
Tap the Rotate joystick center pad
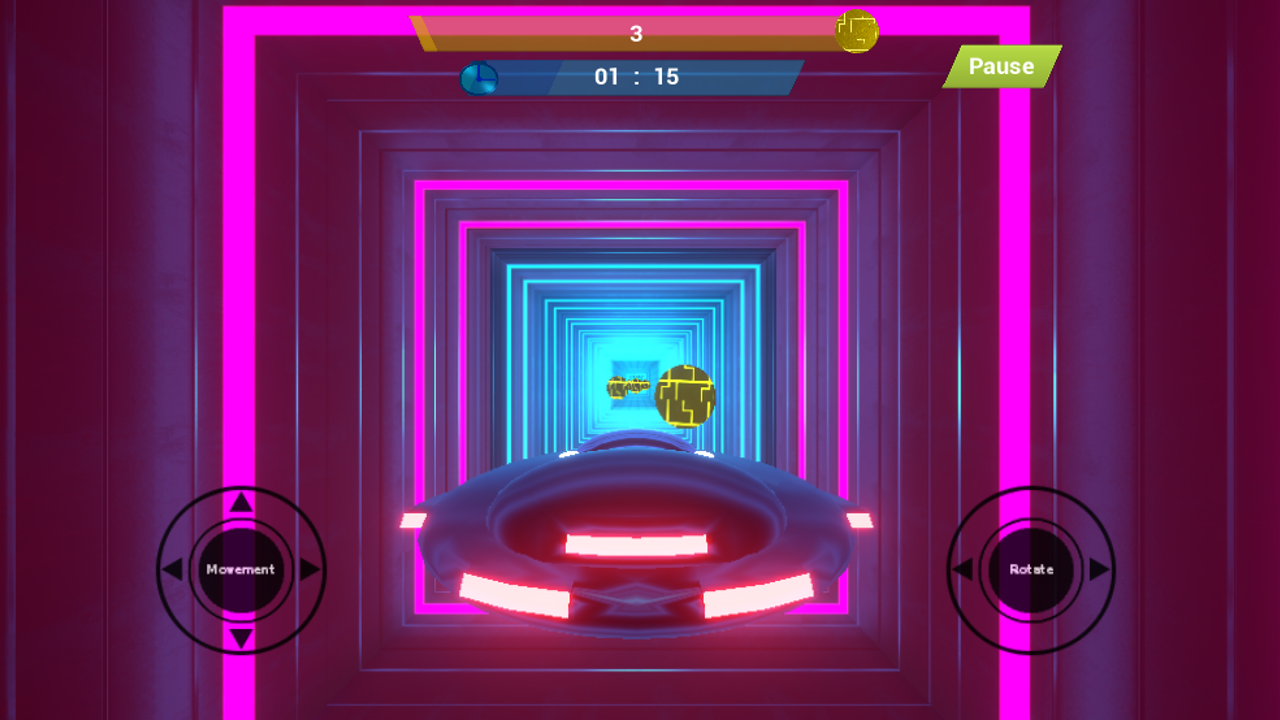tap(1029, 569)
